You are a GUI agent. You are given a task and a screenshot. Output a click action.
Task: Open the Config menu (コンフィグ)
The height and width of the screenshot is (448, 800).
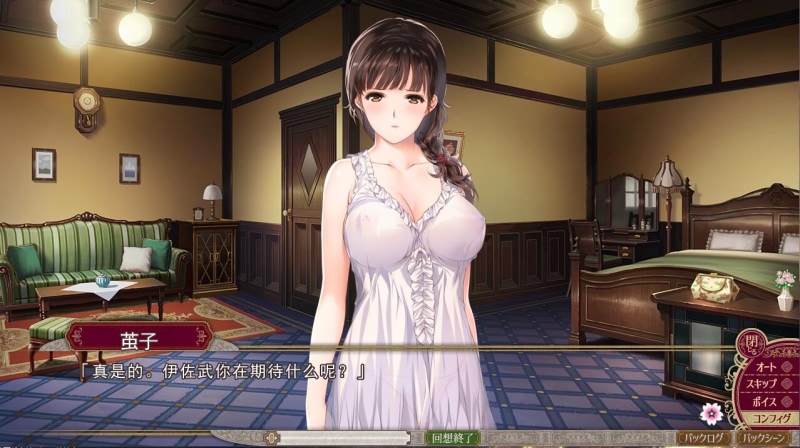point(771,418)
